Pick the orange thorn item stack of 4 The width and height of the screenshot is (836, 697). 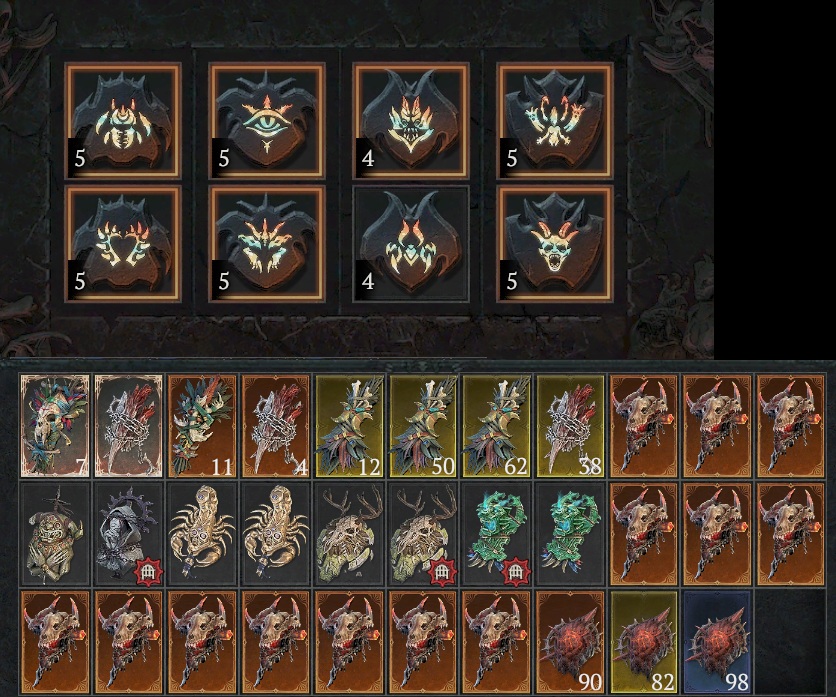(277, 425)
